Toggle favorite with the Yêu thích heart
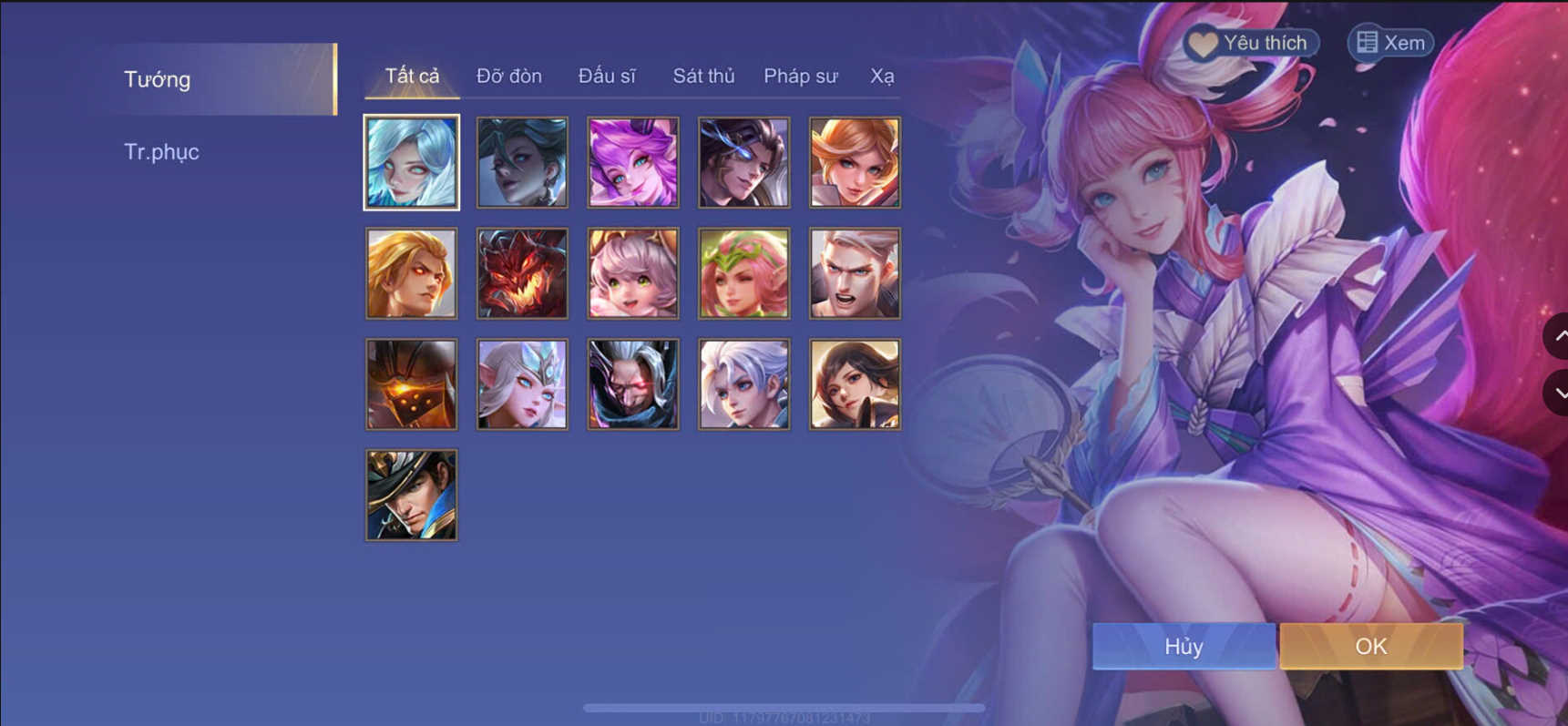Image resolution: width=1568 pixels, height=726 pixels. tap(1250, 42)
